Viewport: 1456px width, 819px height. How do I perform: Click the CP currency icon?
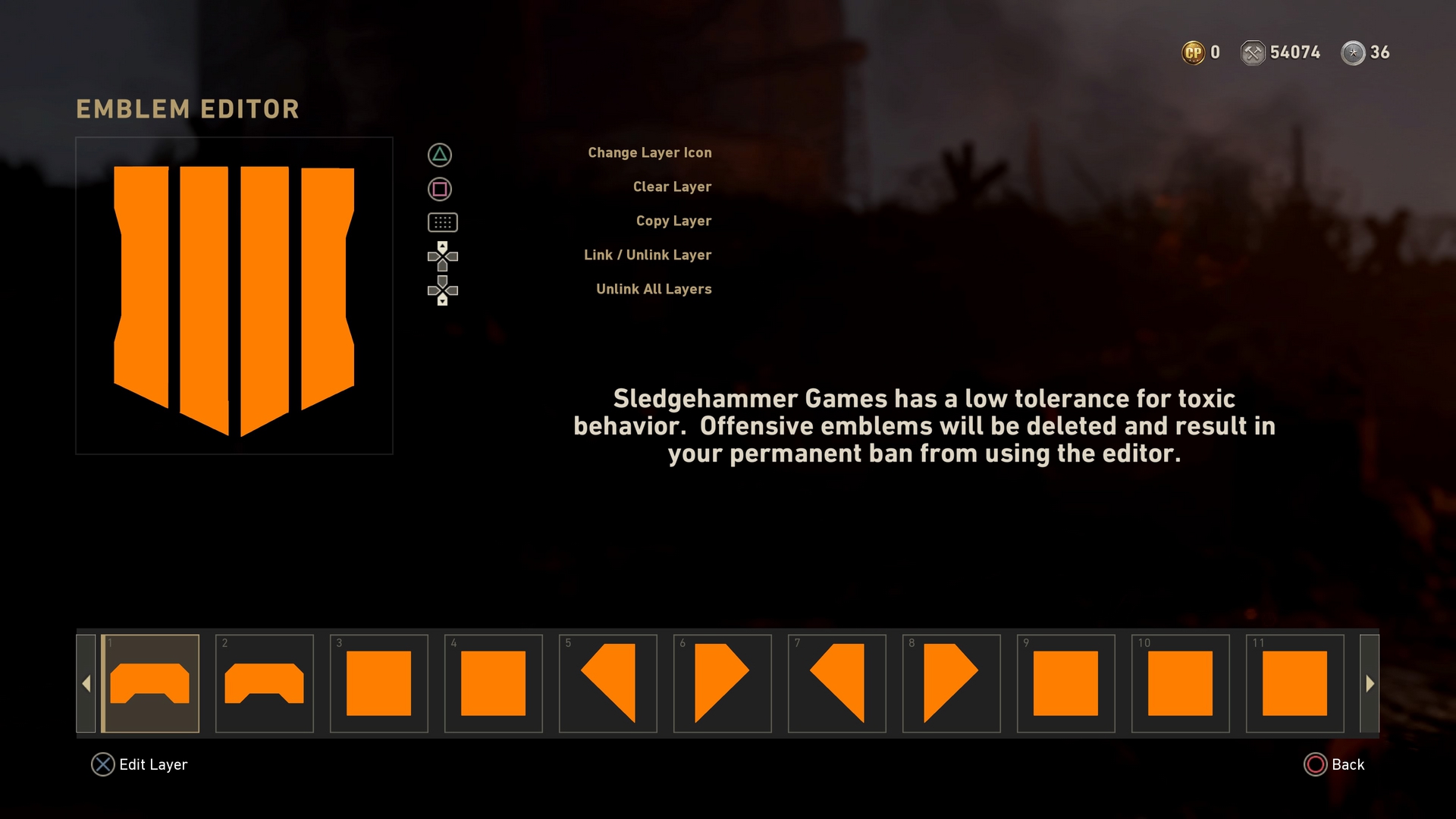click(1193, 52)
